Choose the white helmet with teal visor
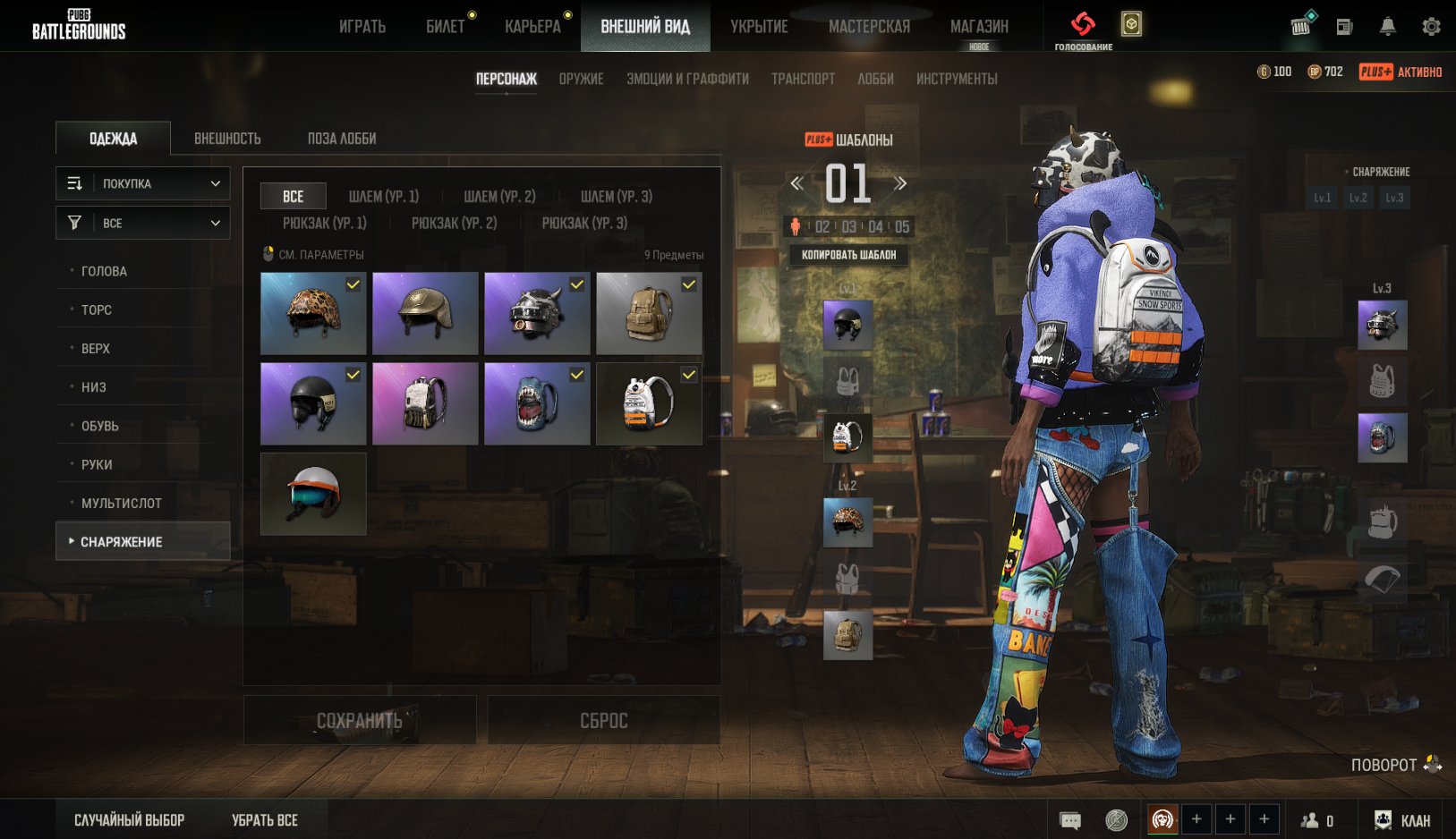1456x839 pixels. [x=313, y=494]
